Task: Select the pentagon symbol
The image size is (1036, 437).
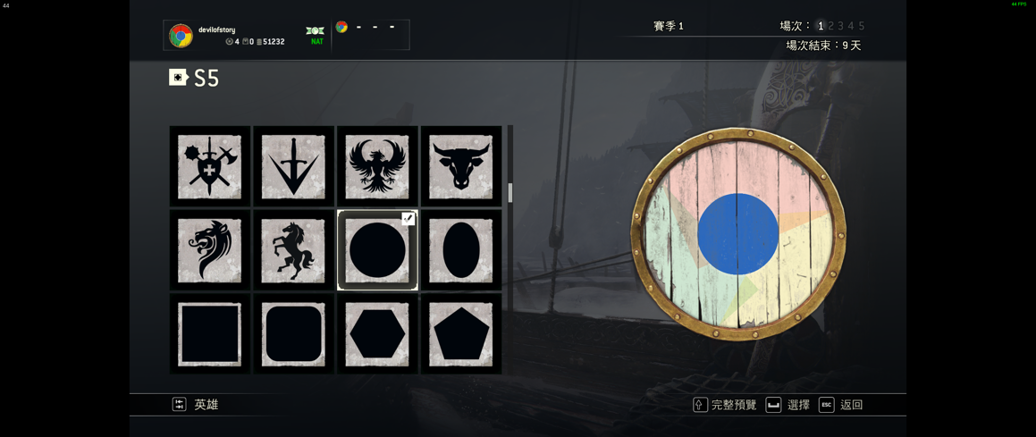Action: tap(461, 334)
